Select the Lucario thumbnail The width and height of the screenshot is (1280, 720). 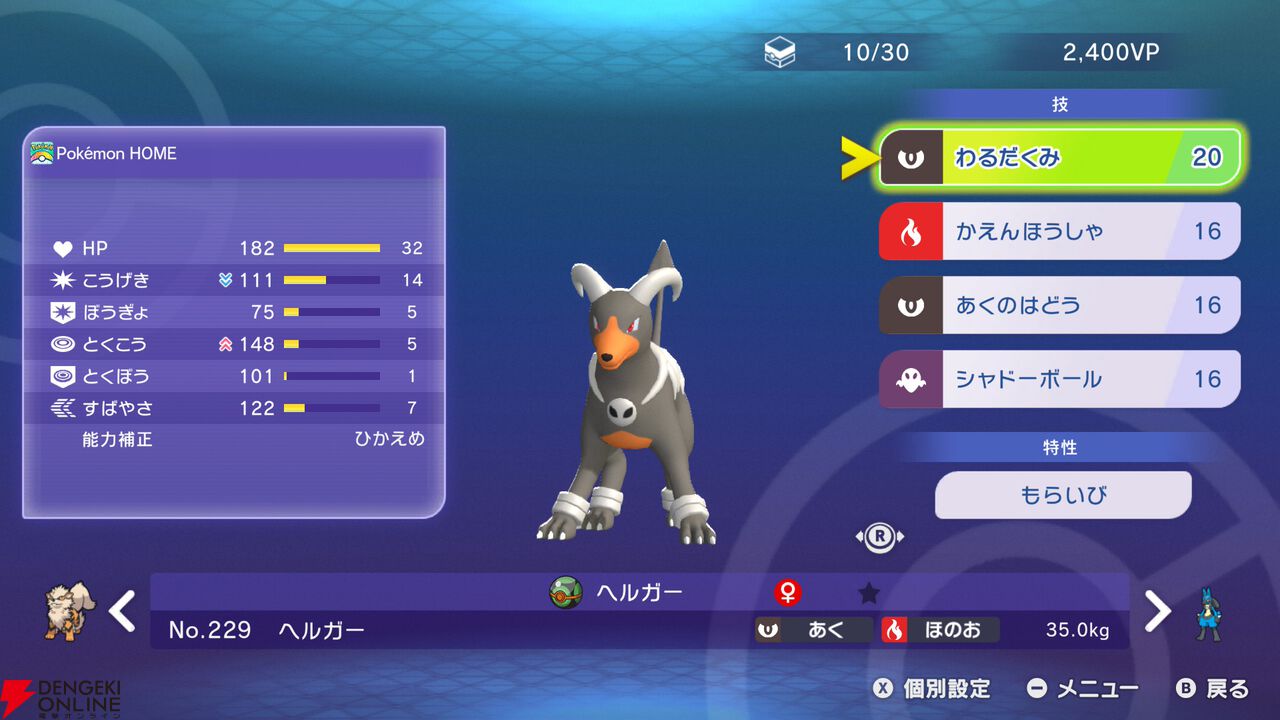1211,612
